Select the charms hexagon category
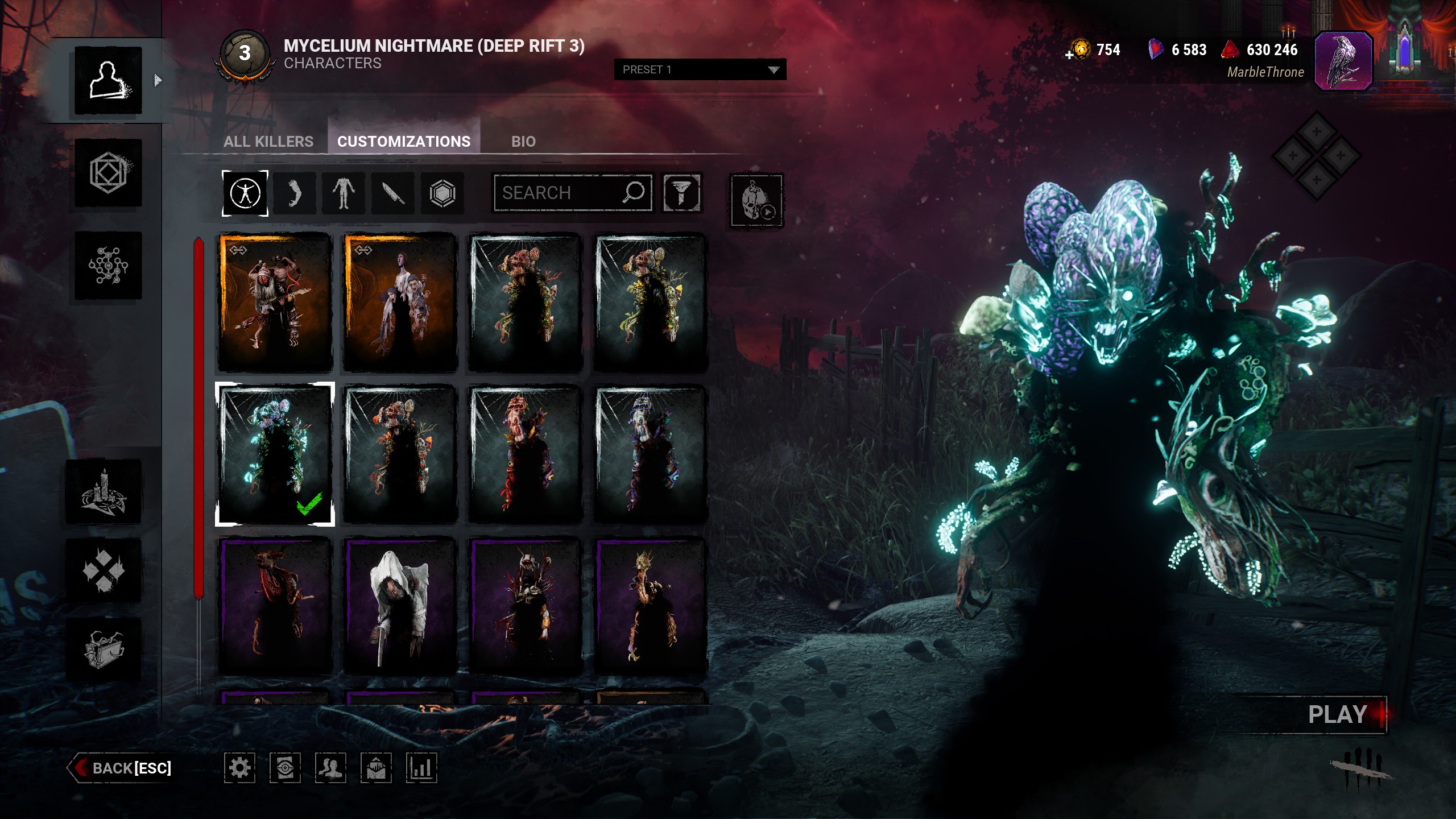 pos(442,193)
